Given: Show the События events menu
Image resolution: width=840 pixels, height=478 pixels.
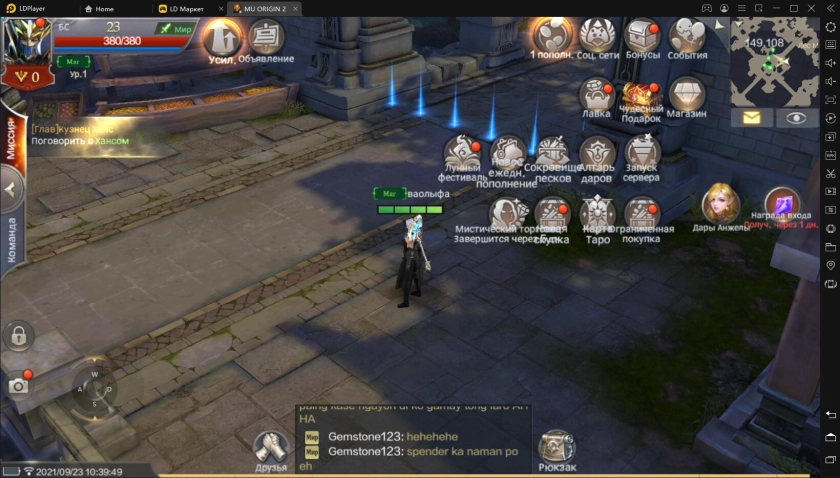Looking at the screenshot, I should (687, 36).
